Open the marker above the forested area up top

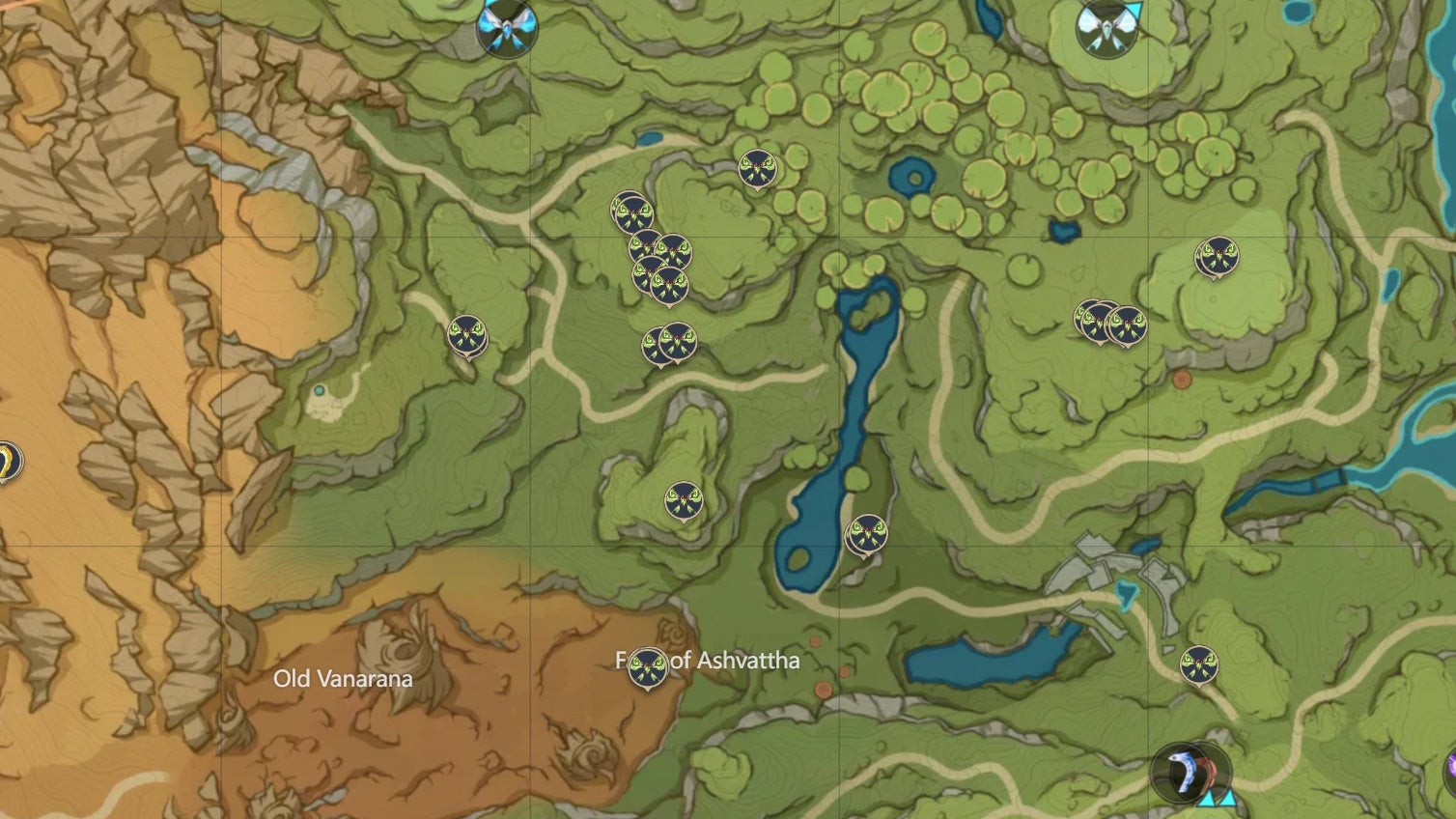[x=760, y=168]
